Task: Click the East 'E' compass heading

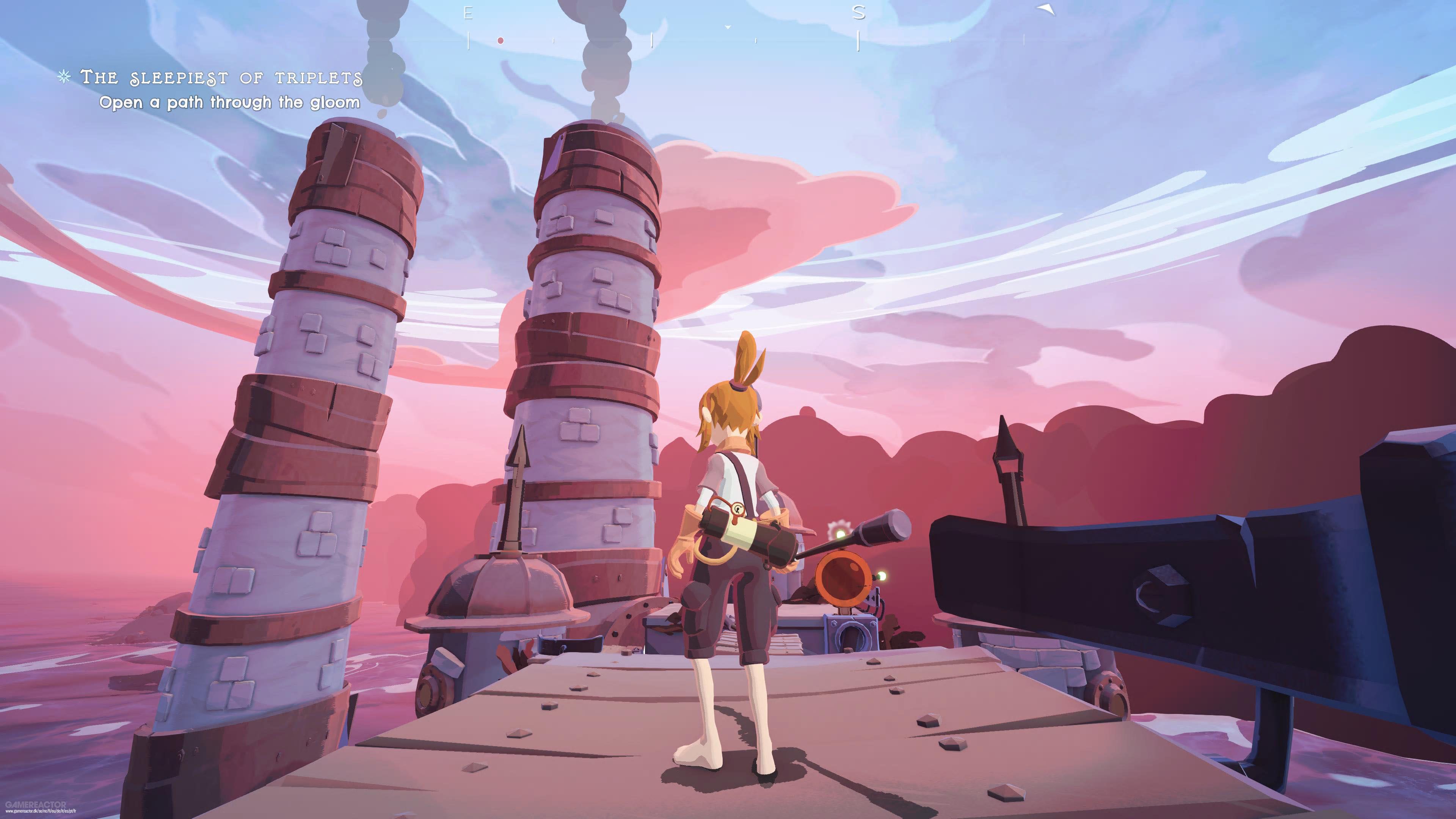Action: point(468,14)
